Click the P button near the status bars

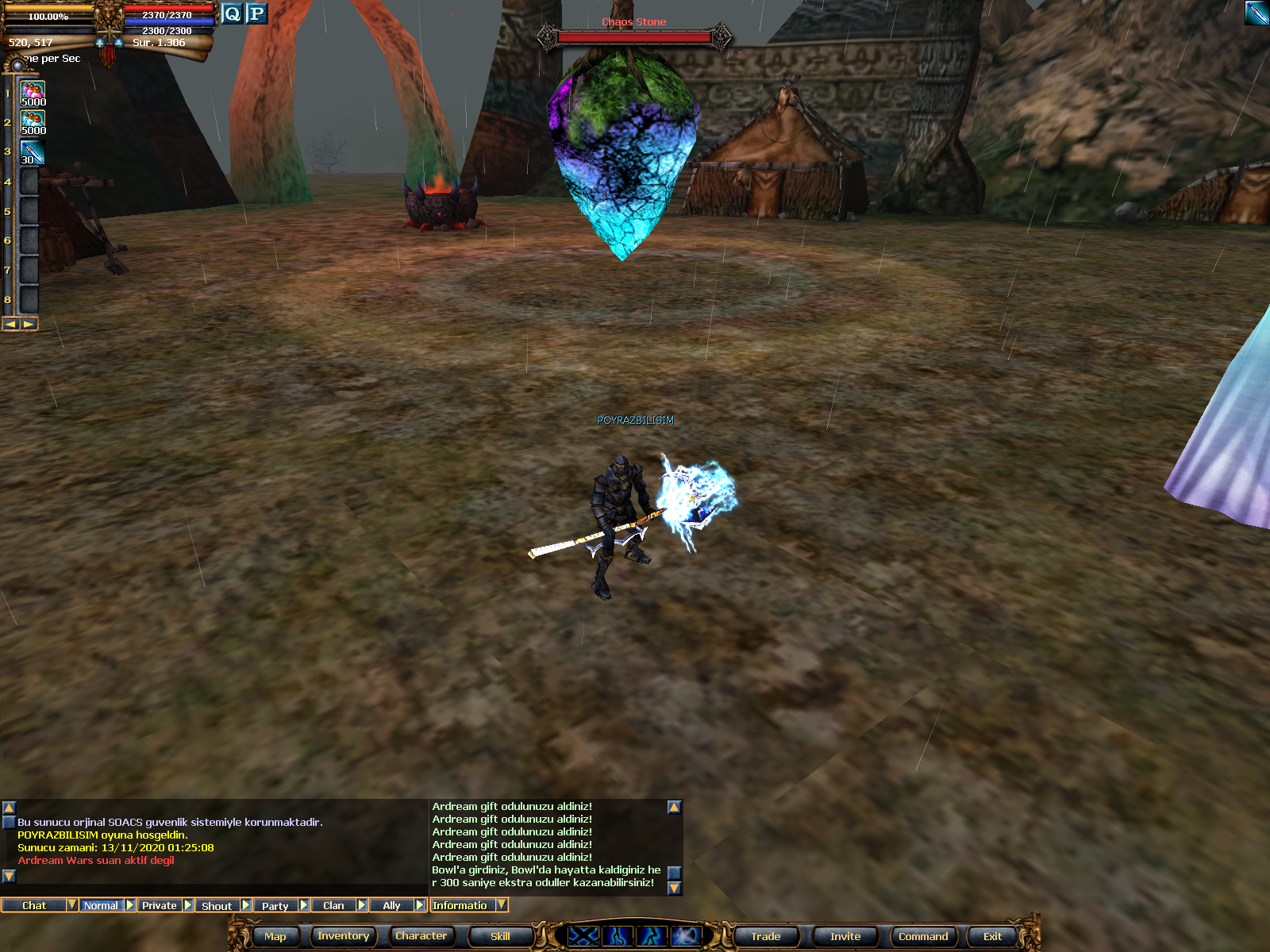[x=256, y=13]
